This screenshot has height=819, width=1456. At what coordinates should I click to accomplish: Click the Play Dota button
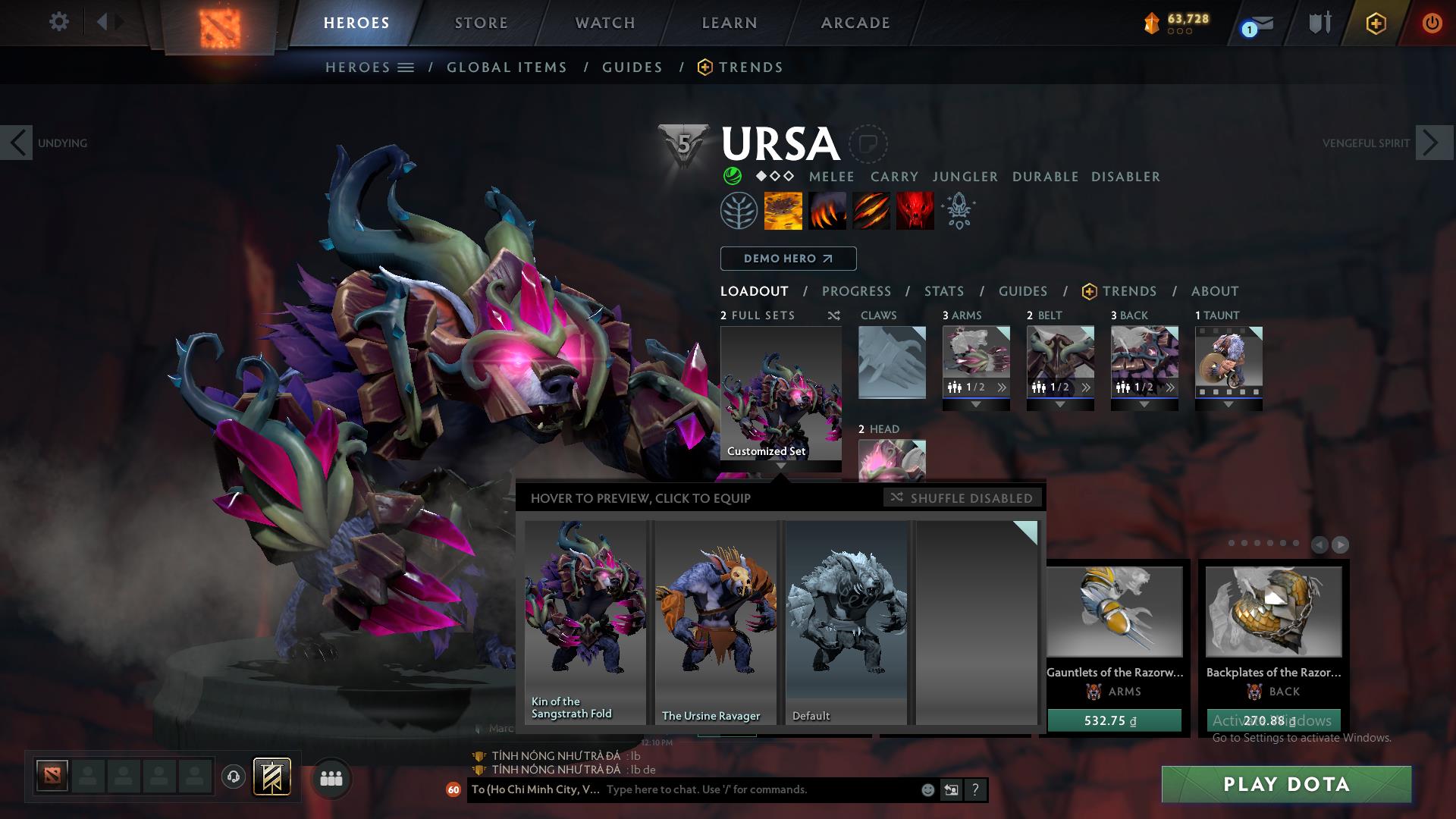[1286, 784]
